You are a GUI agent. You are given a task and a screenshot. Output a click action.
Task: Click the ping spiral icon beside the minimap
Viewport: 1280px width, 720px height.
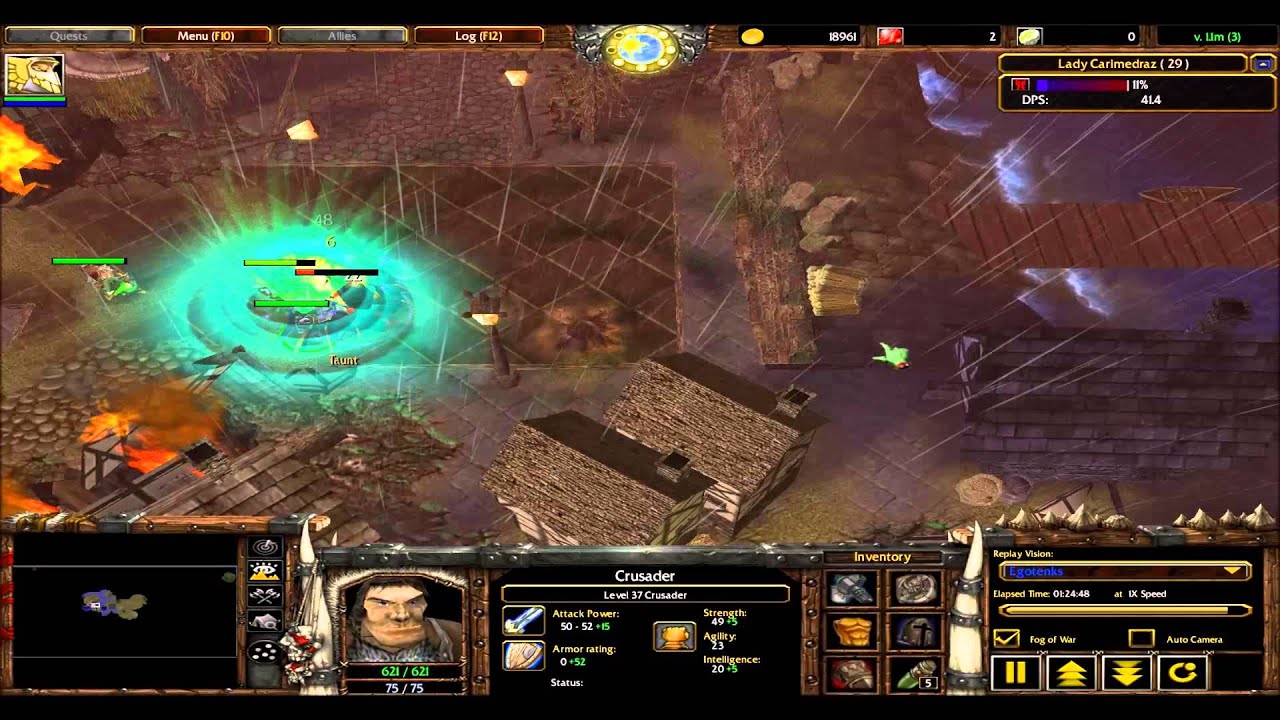264,546
